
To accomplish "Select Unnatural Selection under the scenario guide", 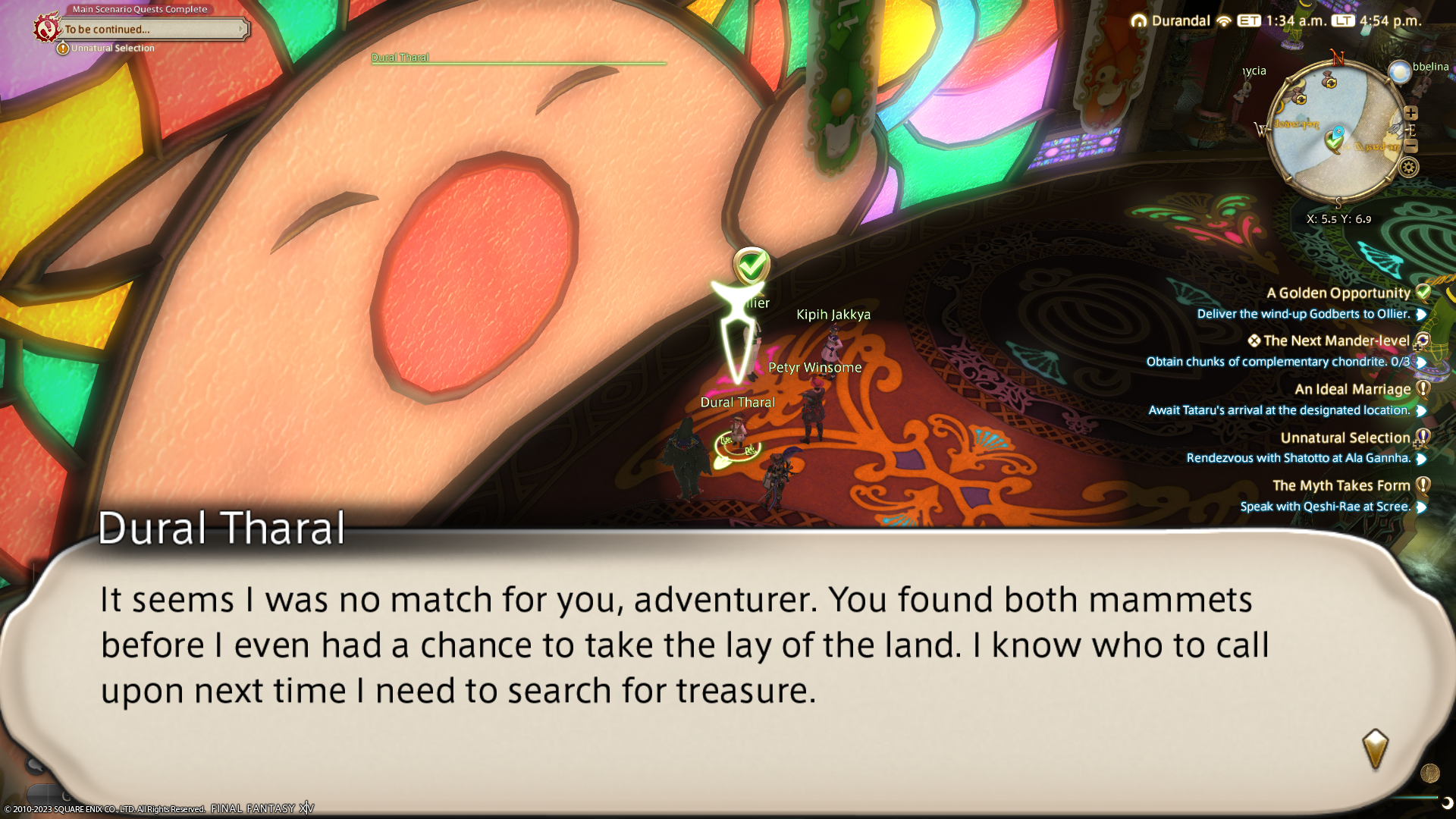I will [112, 49].
